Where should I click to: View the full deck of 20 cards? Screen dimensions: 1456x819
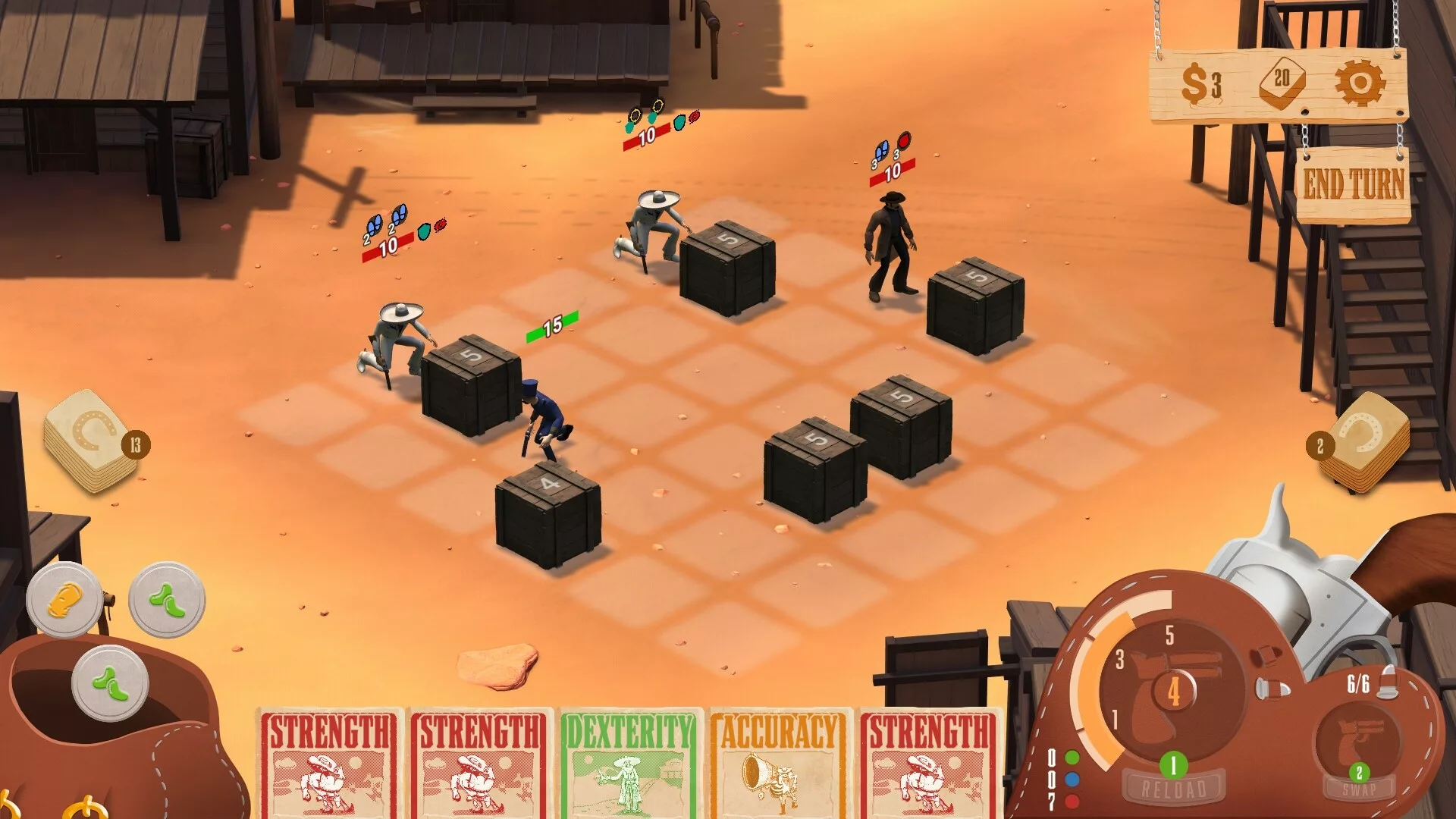click(1282, 83)
